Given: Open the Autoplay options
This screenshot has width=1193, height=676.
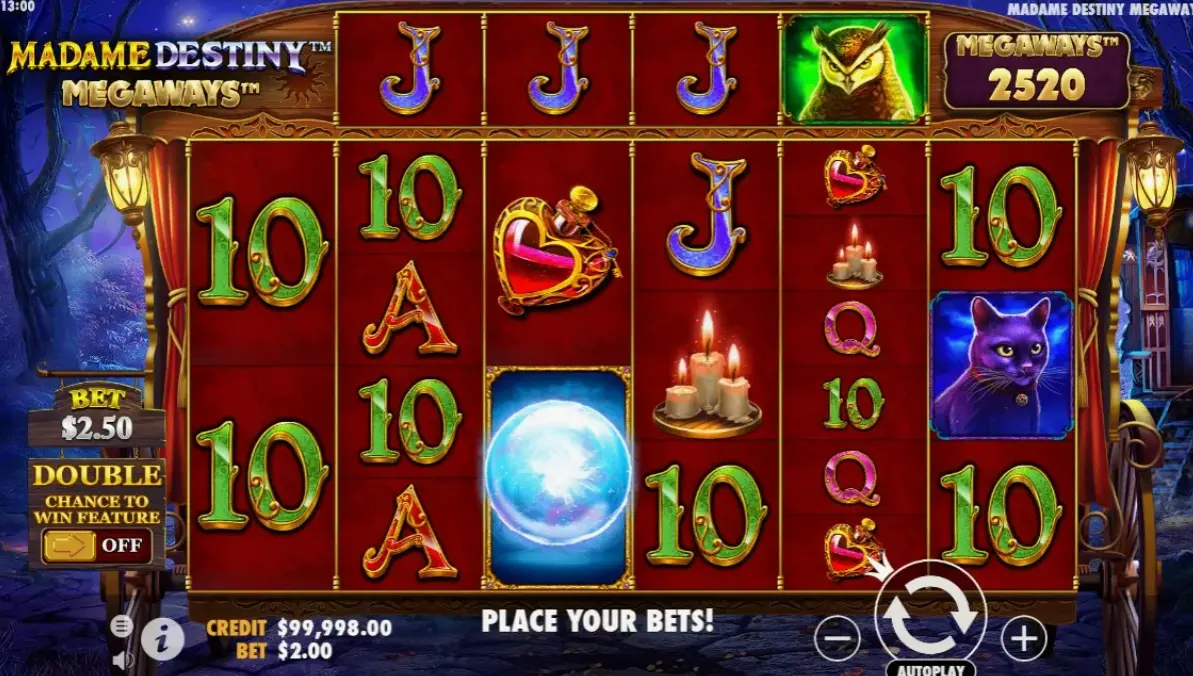Looking at the screenshot, I should tap(930, 667).
